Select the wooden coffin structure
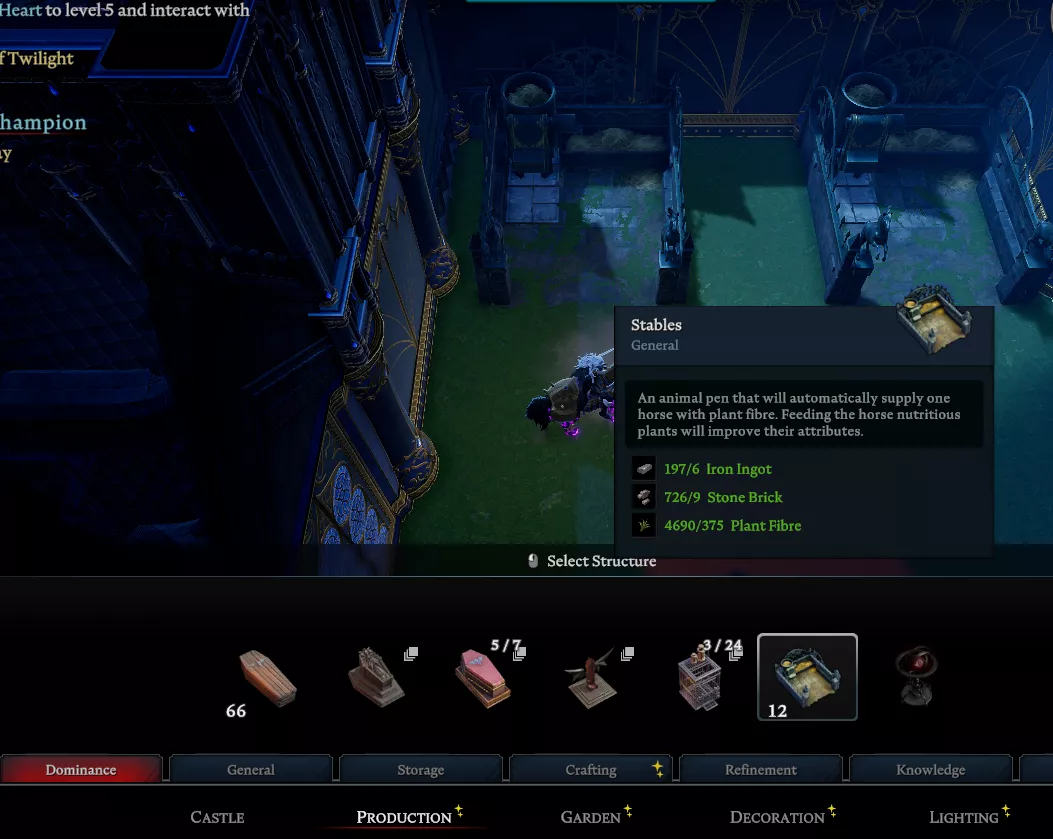Screen dimensions: 1053x839 (268, 677)
